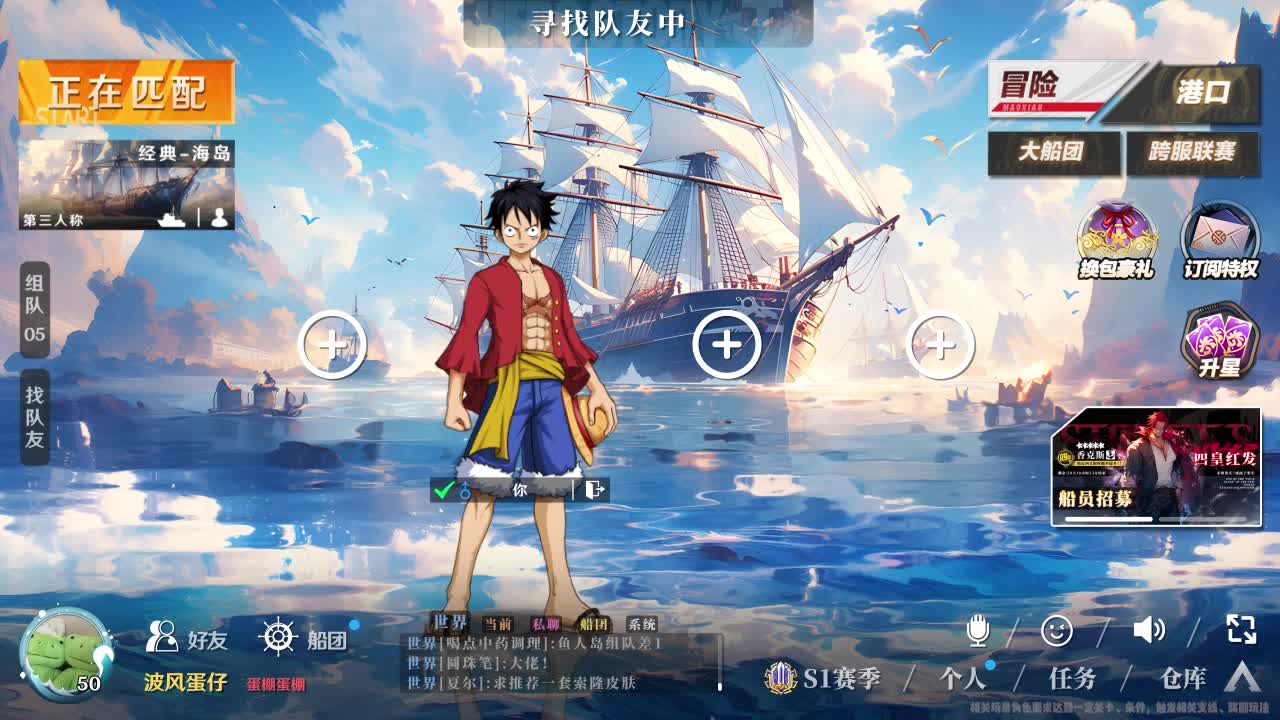Toggle the speaker sound icon
This screenshot has width=1280, height=720.
point(1149,630)
